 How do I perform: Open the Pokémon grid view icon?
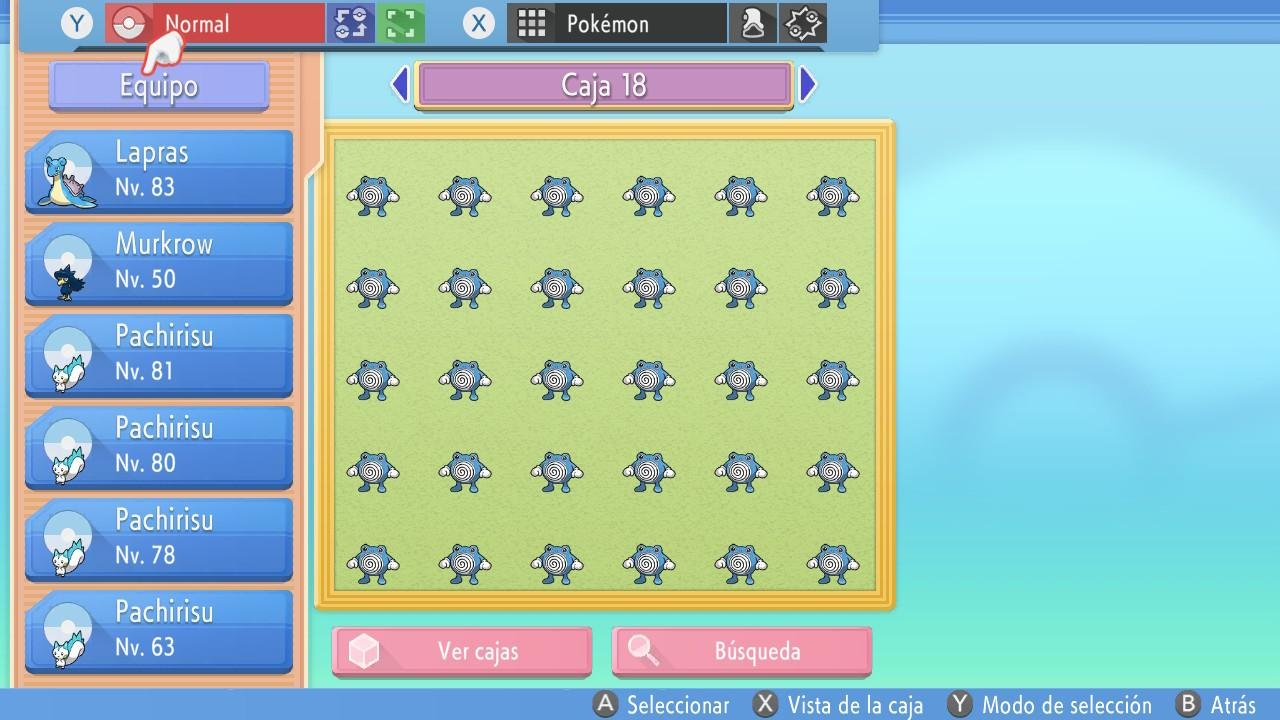(x=531, y=22)
